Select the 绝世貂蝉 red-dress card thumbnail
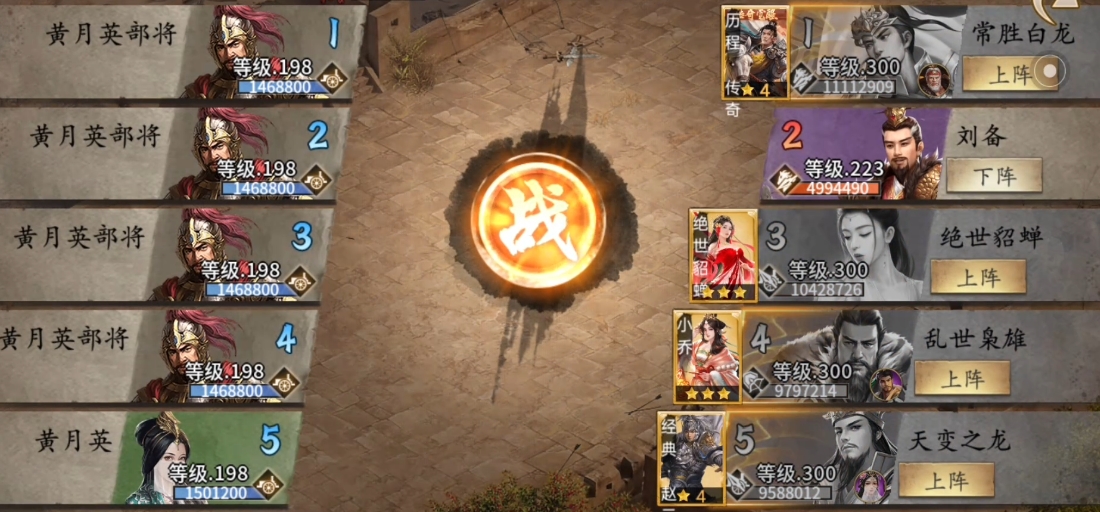Image resolution: width=1100 pixels, height=512 pixels. click(x=722, y=255)
